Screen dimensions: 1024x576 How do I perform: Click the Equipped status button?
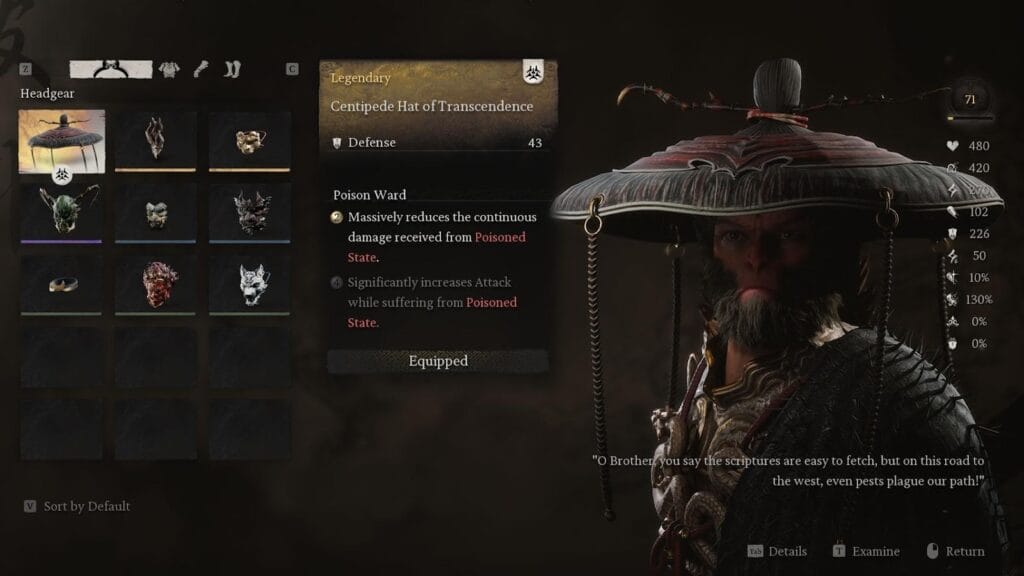[x=438, y=361]
